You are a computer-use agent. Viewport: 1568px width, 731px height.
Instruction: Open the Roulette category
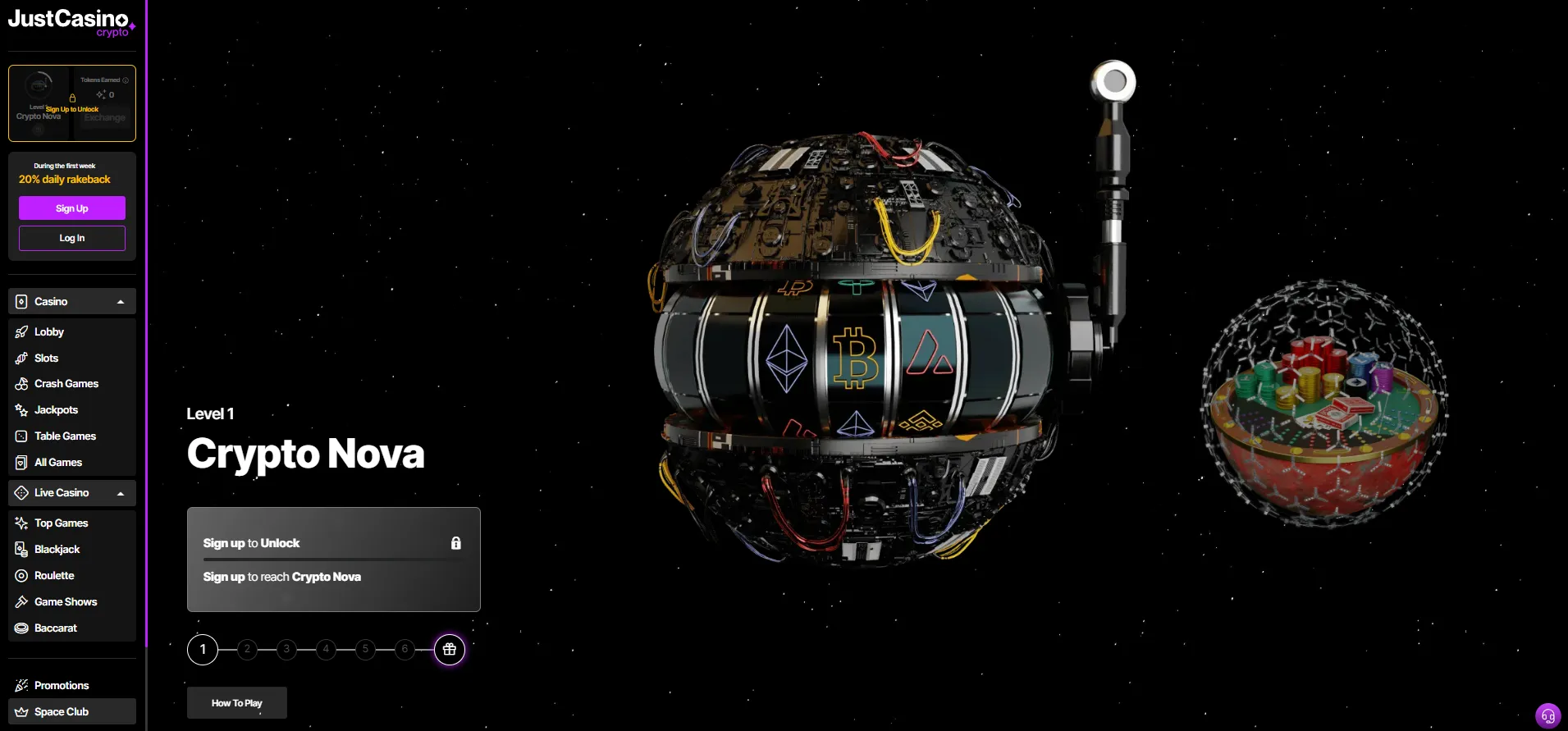click(x=54, y=576)
